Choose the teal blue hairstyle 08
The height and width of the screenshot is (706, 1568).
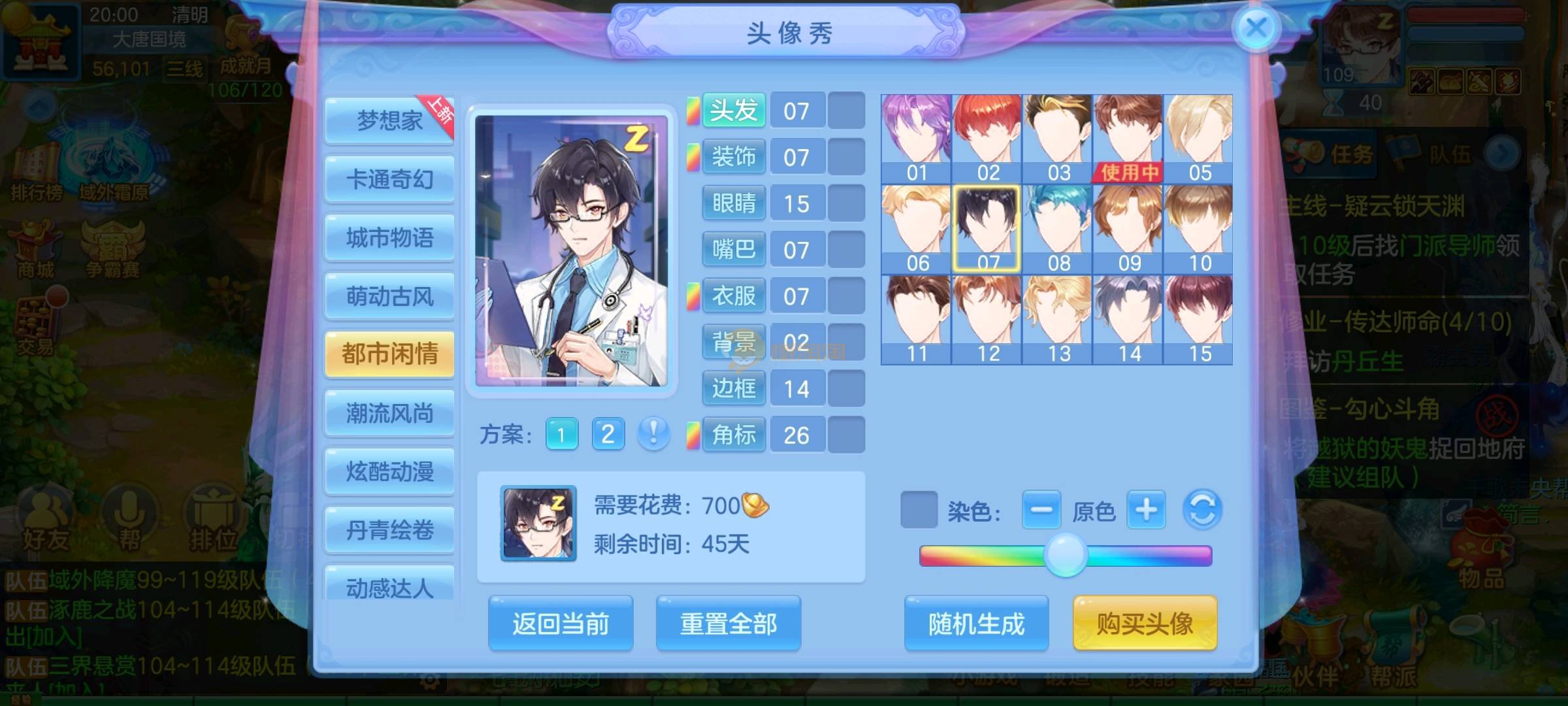pyautogui.click(x=1058, y=228)
